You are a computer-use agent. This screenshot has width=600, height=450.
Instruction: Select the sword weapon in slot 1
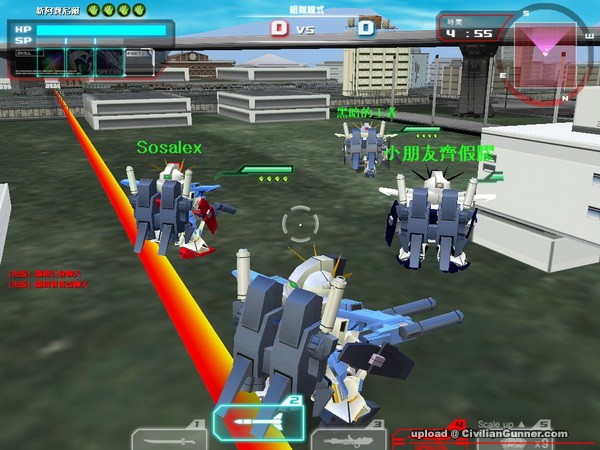pyautogui.click(x=168, y=437)
